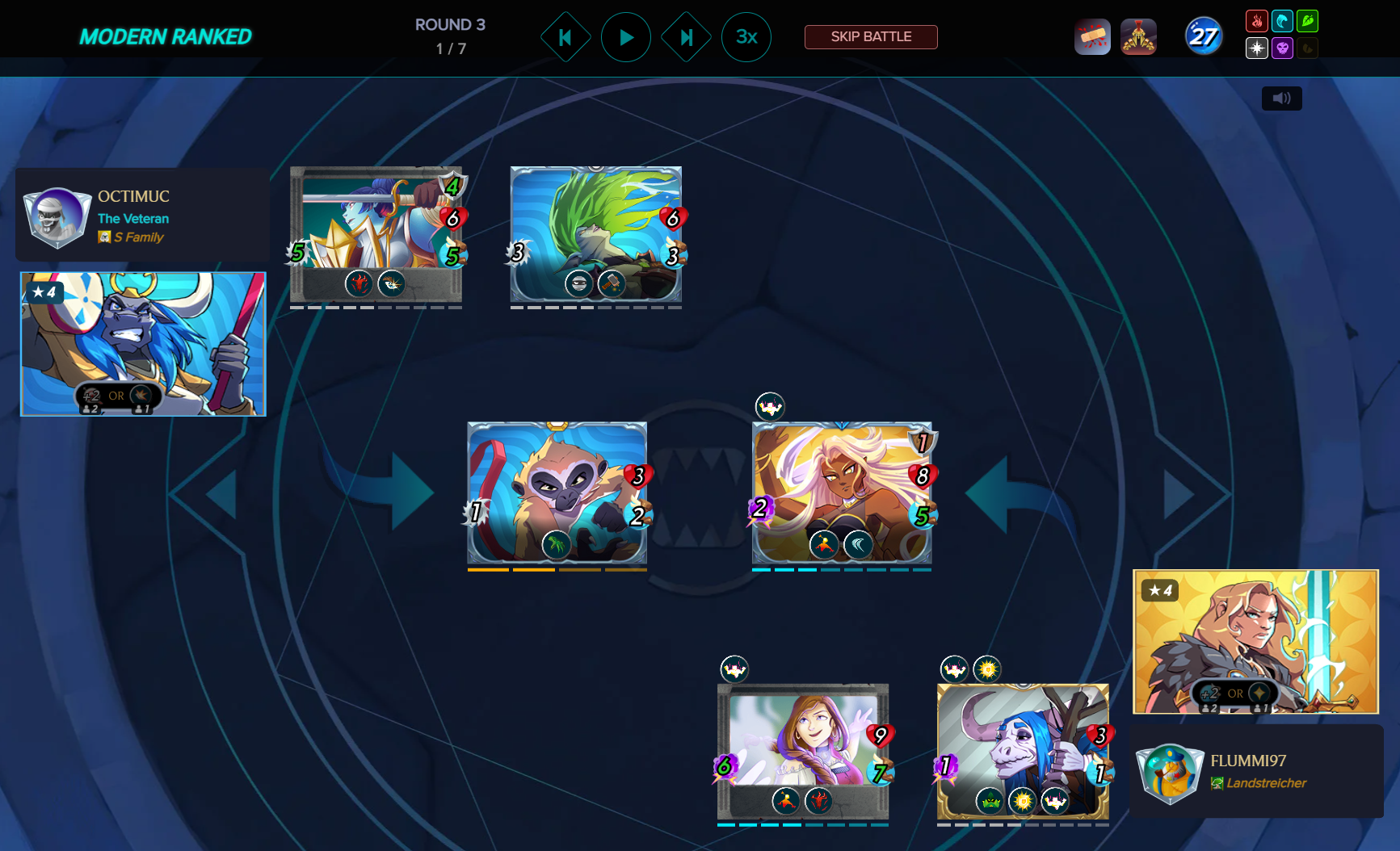This screenshot has width=1400, height=851.
Task: Open FLUMMI97 player profile panel
Action: (x=1255, y=771)
